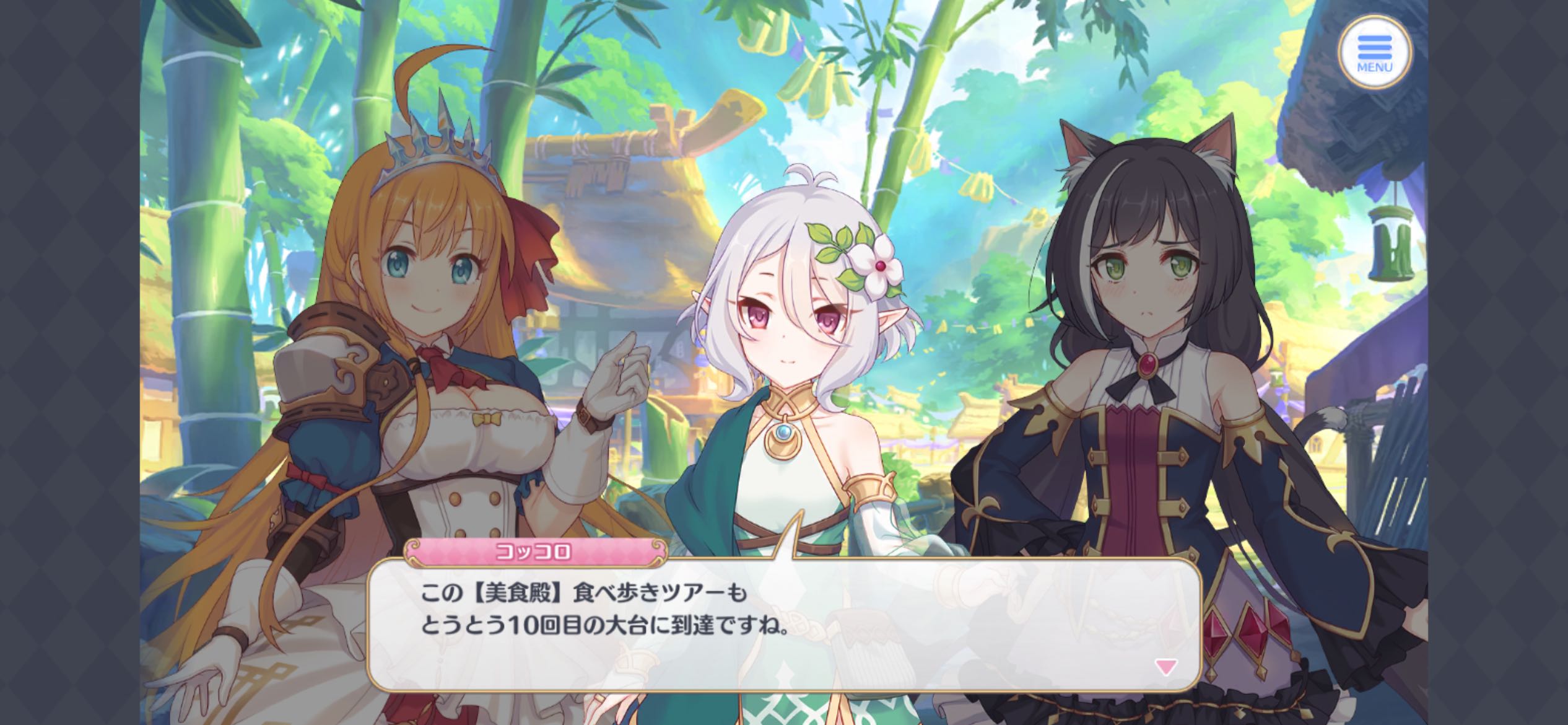Advance dialogue with the pink arrow indicator
The image size is (1568, 725).
tap(1165, 667)
